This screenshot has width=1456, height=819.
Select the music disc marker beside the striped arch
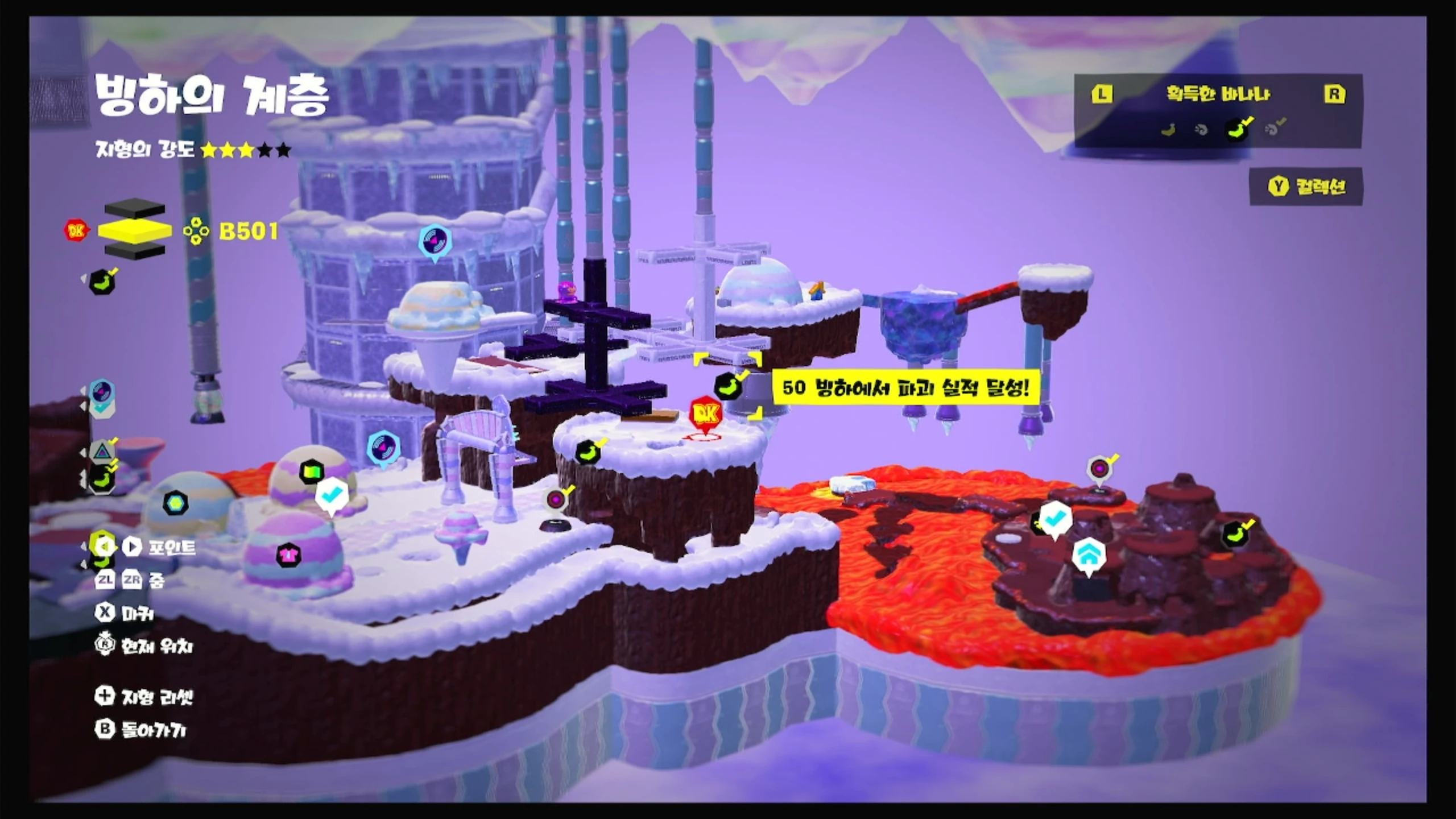tap(383, 448)
